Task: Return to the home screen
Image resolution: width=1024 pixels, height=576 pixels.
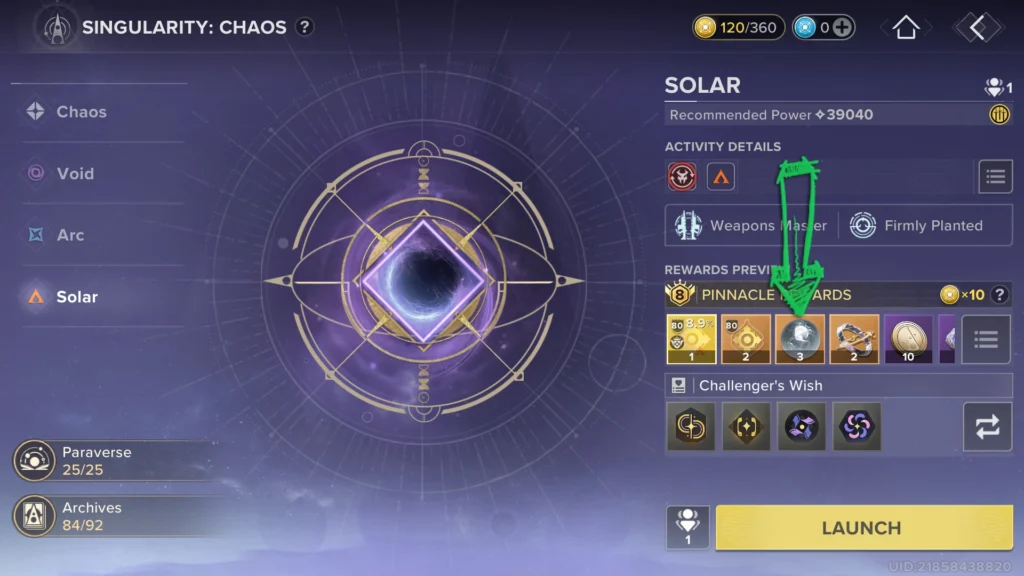Action: (x=905, y=28)
